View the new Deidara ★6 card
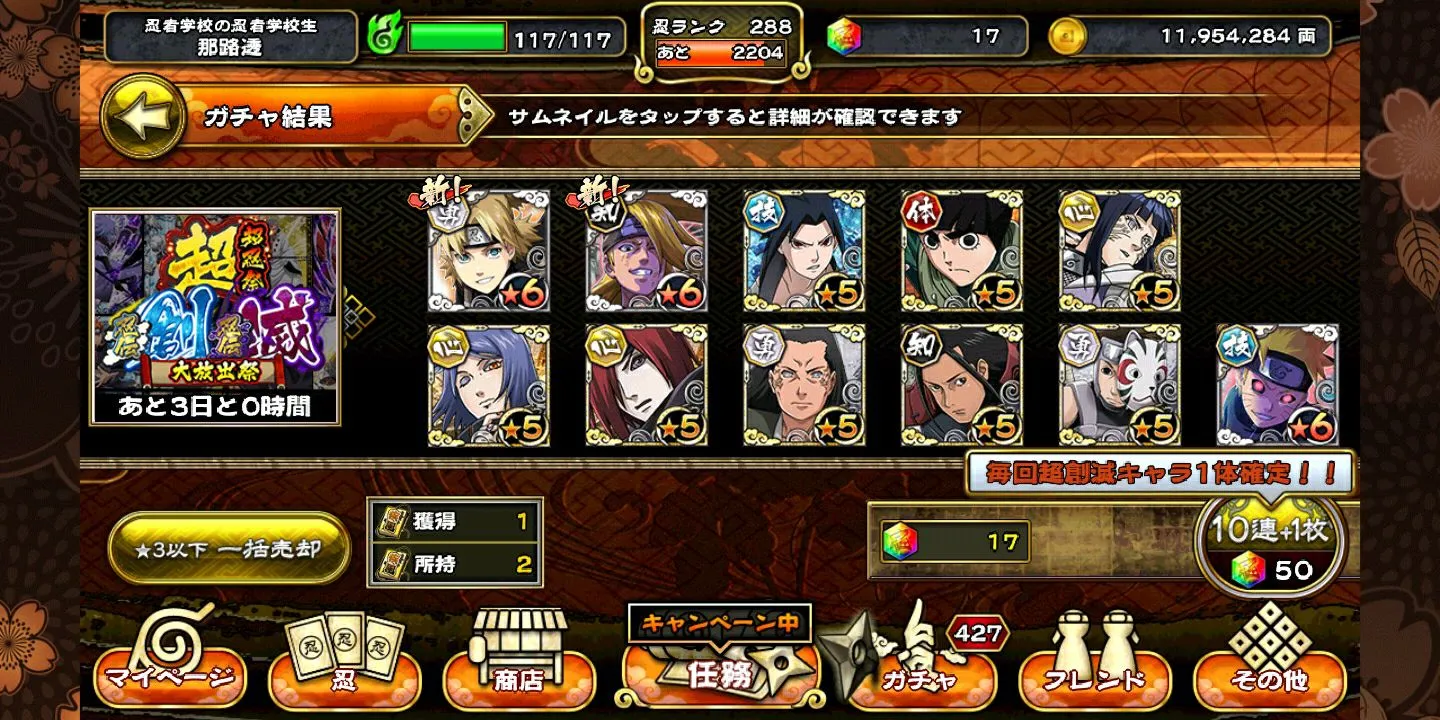 (646, 251)
